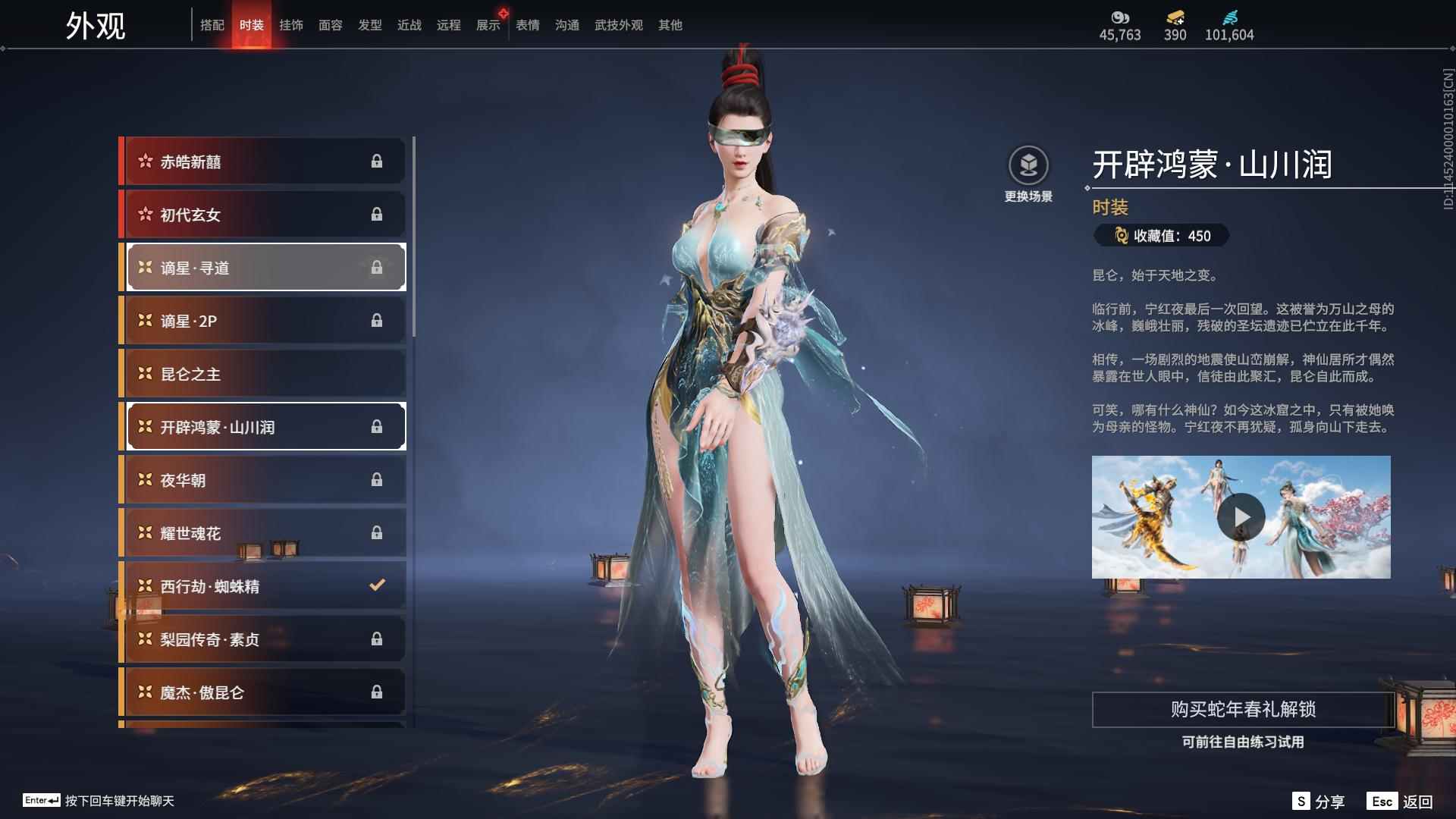Viewport: 1456px width, 819px height.
Task: Toggle the checkmark on 西行劫·蜘蛛精 outfit
Action: 375,585
